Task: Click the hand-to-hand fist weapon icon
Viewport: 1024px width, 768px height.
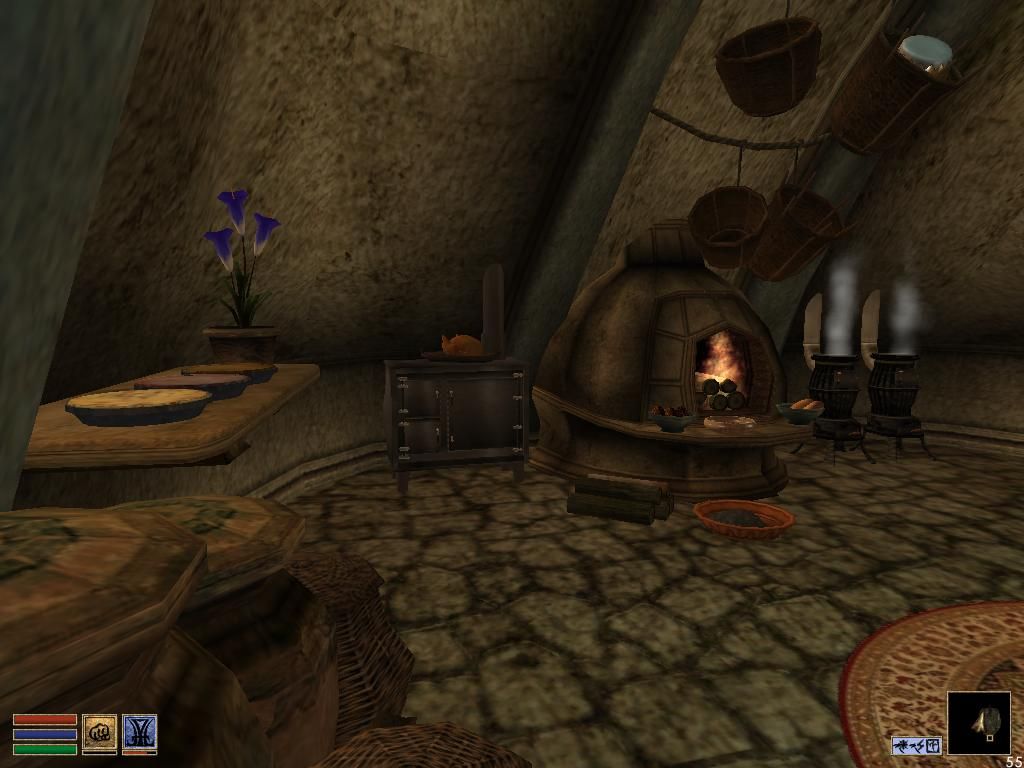Action: point(99,733)
